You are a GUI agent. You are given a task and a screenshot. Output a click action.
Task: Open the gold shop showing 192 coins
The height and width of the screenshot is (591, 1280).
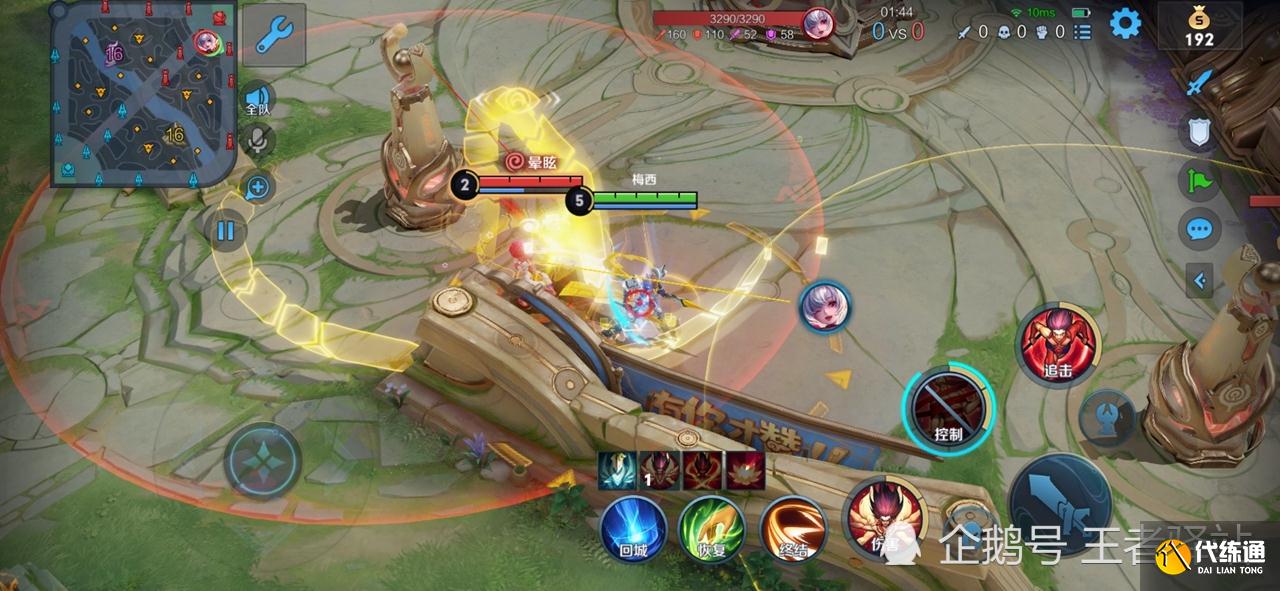[x=1199, y=27]
